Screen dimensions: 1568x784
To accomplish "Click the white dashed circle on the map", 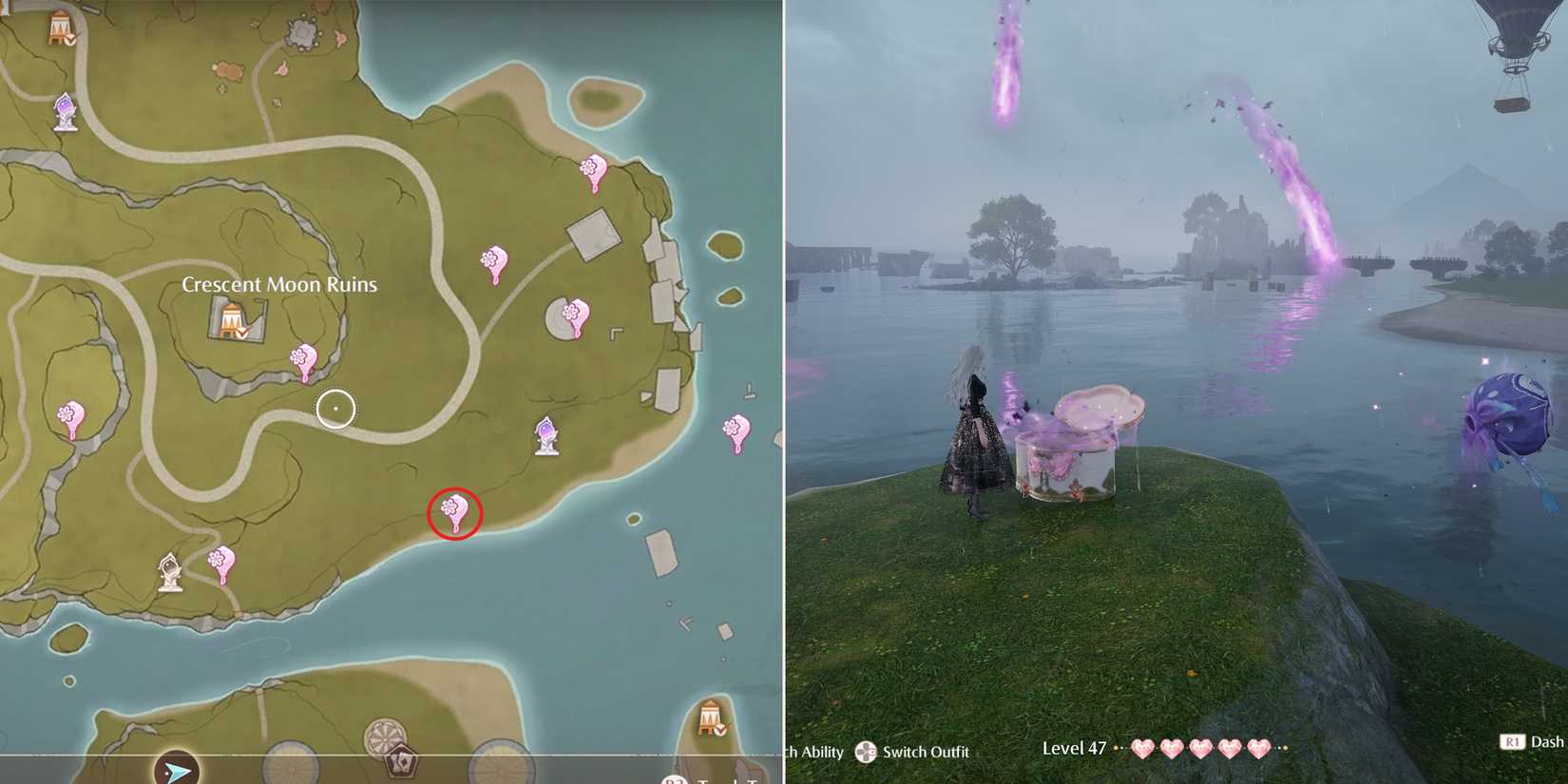I will coord(336,407).
